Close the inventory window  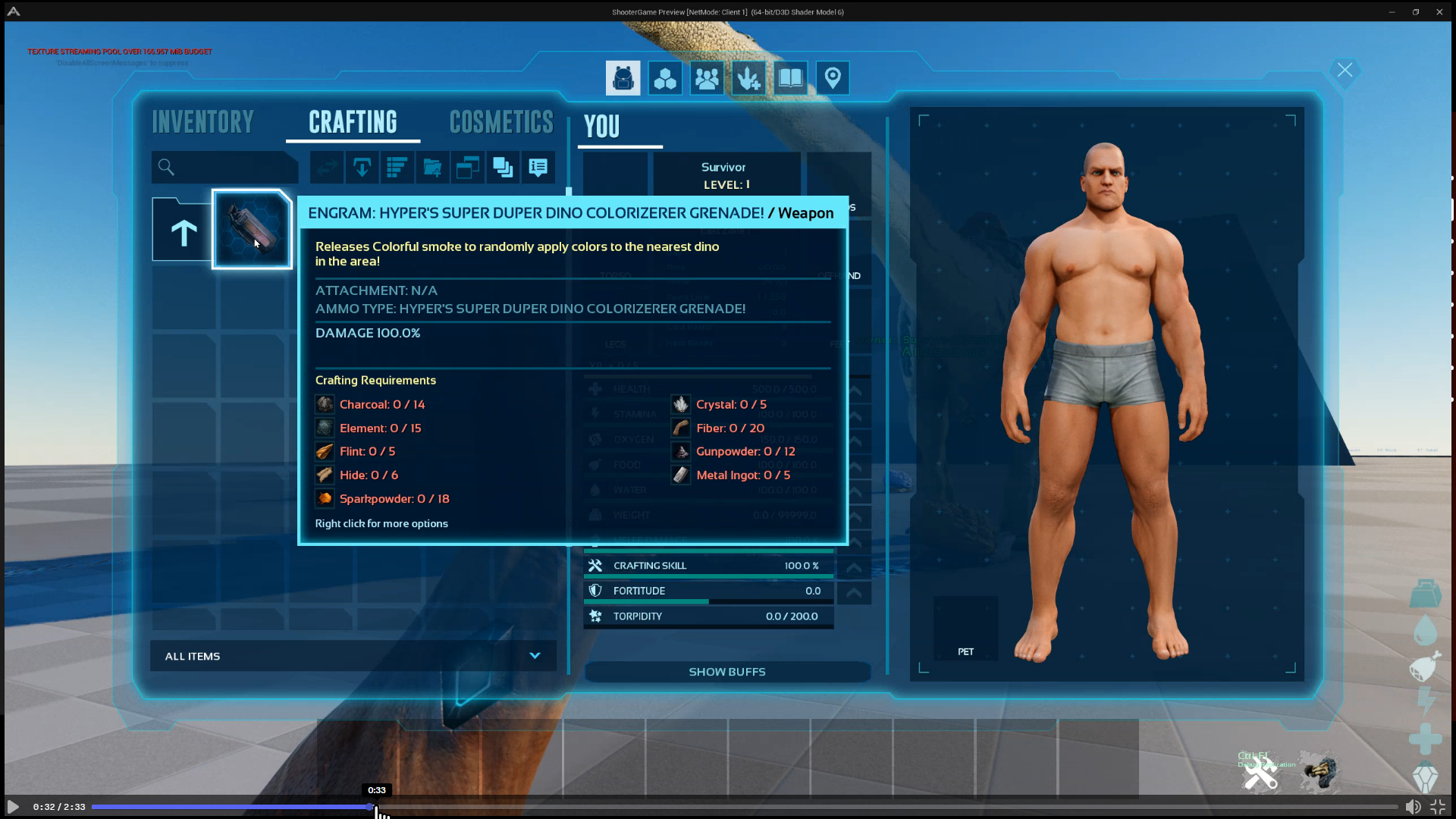[x=1345, y=71]
